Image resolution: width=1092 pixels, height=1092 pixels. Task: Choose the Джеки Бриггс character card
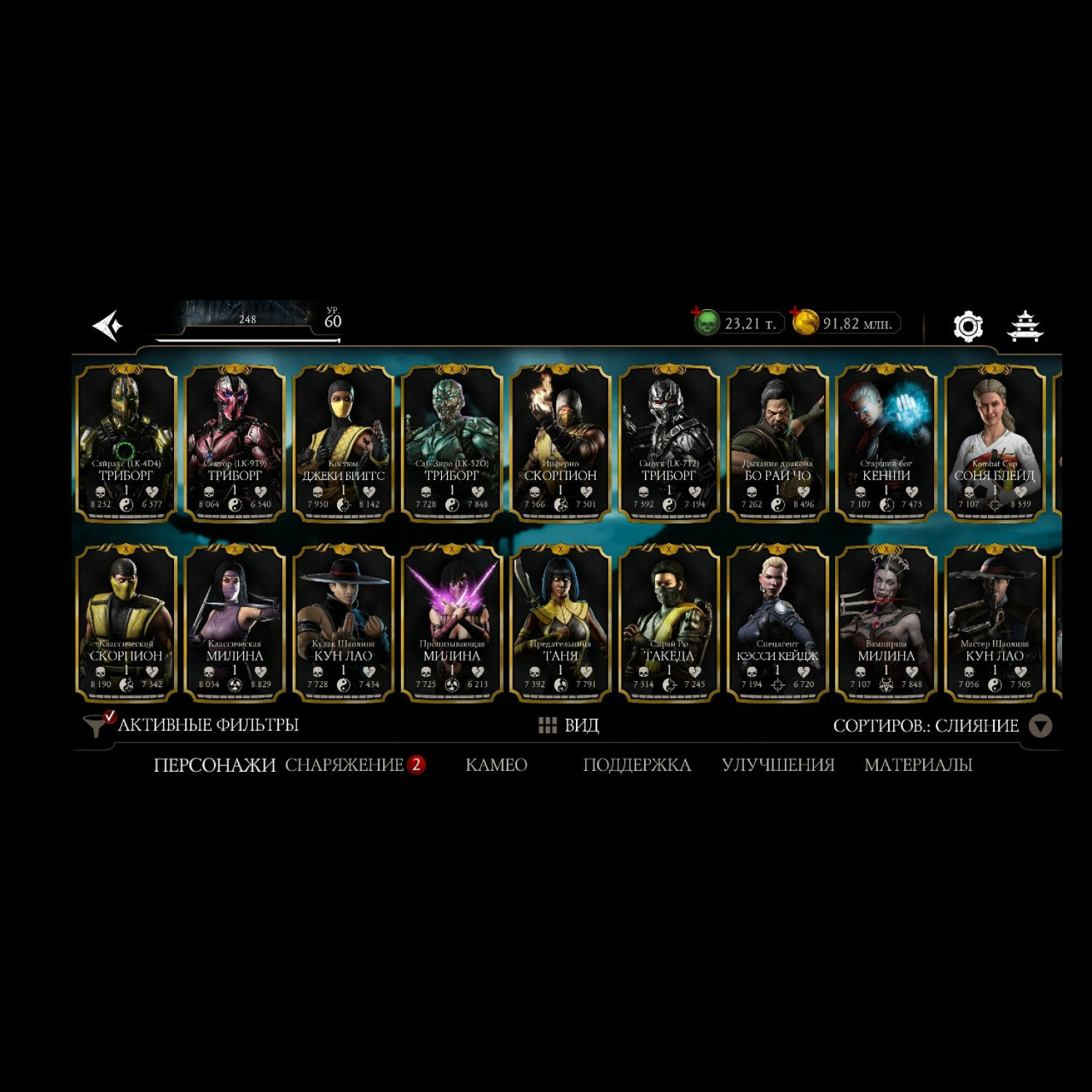[343, 443]
